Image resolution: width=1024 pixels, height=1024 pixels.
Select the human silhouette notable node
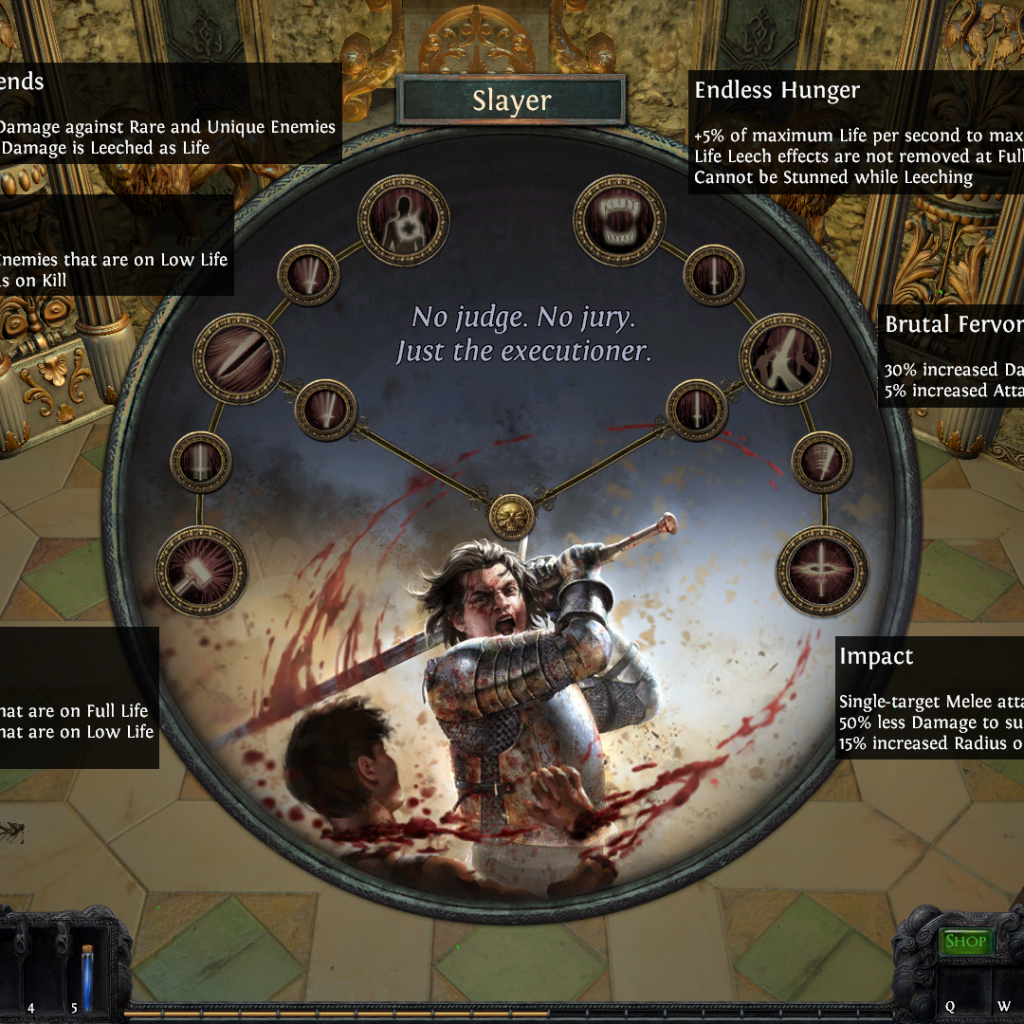404,220
